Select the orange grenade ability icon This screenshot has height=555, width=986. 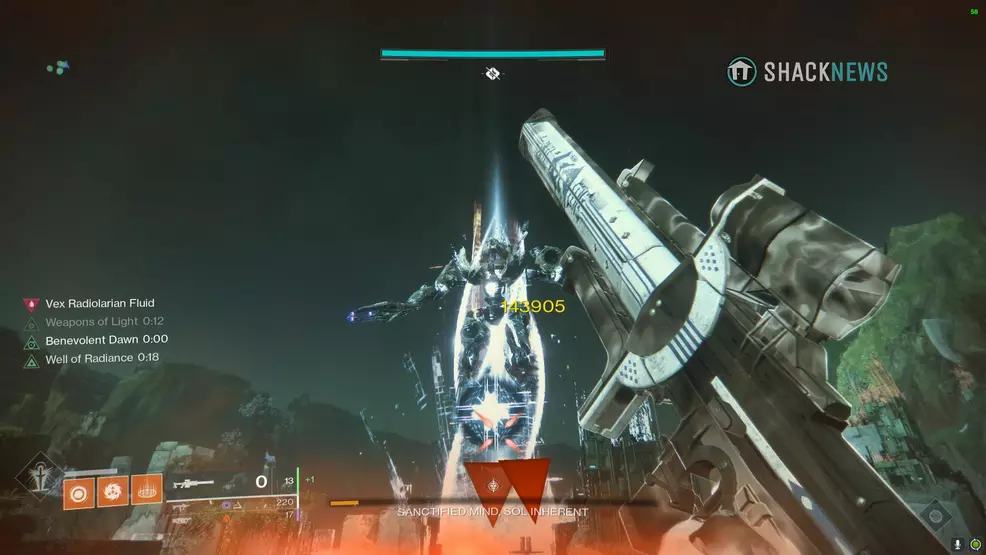click(78, 490)
